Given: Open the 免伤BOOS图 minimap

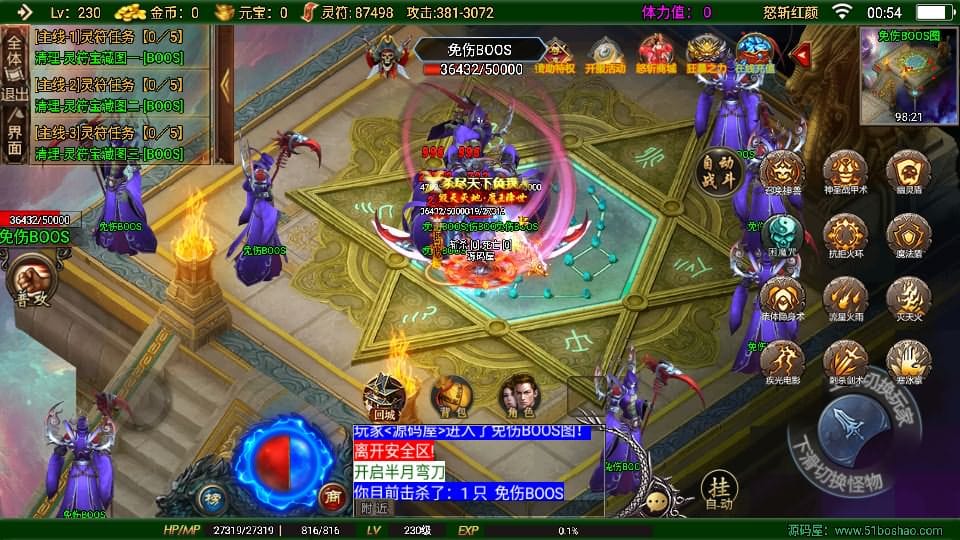Looking at the screenshot, I should point(907,75).
